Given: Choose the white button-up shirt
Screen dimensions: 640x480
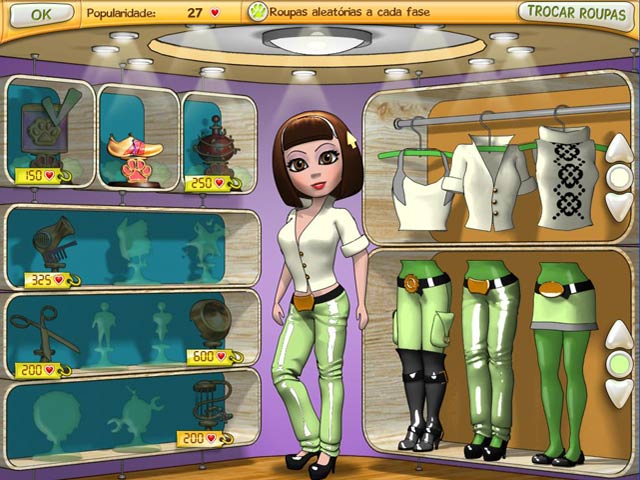Looking at the screenshot, I should coord(482,180).
